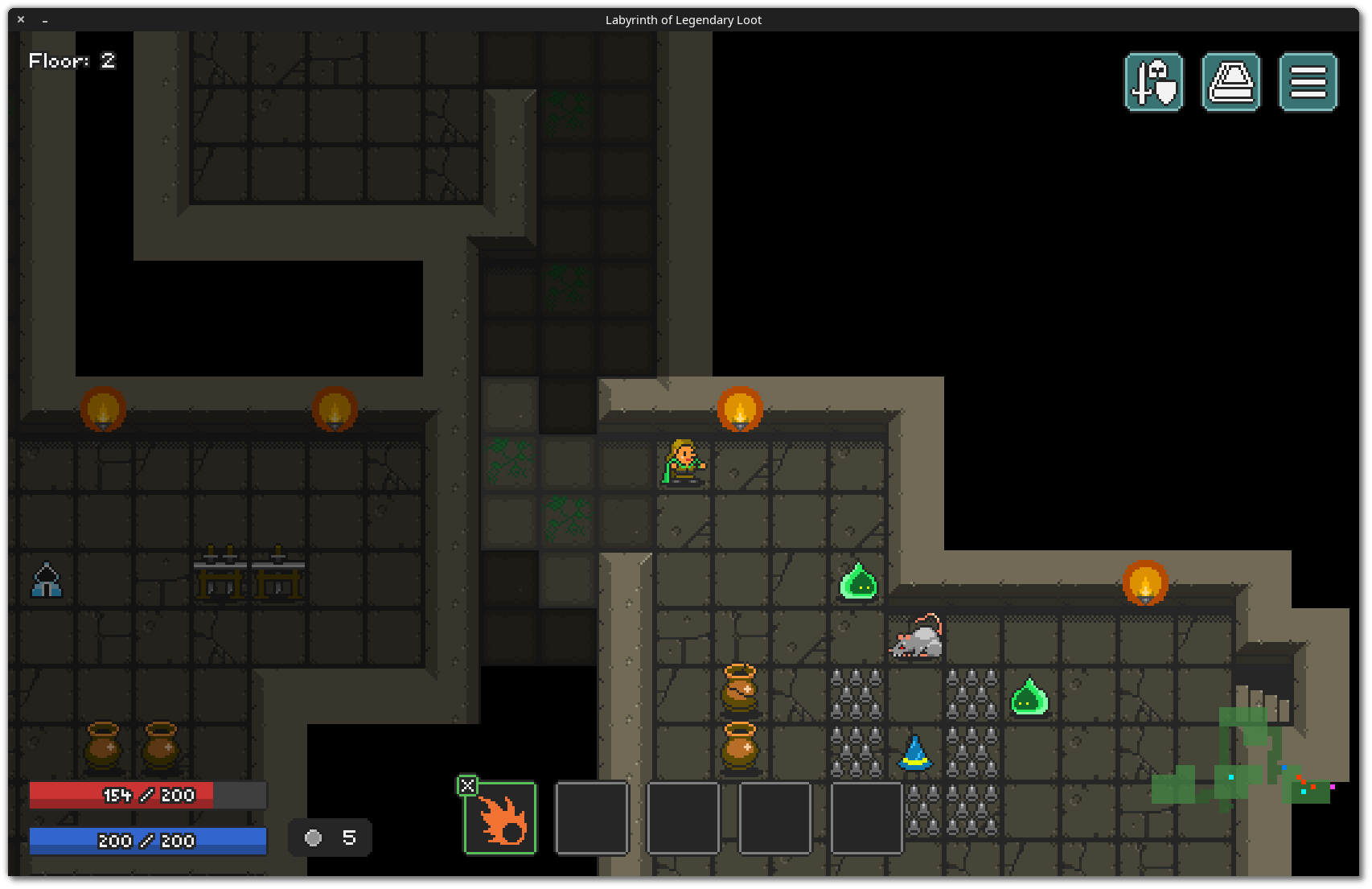Click the red health bar showing 154/200
The image size is (1372, 889).
coord(147,795)
